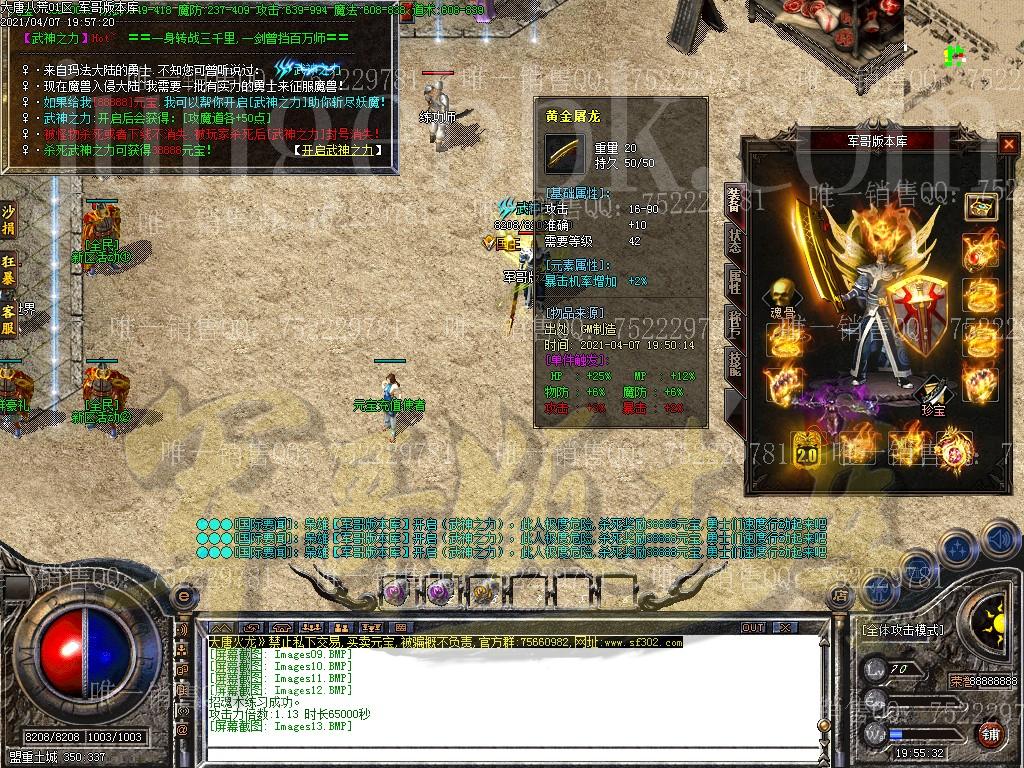Close the character equipment panel

1007,144
